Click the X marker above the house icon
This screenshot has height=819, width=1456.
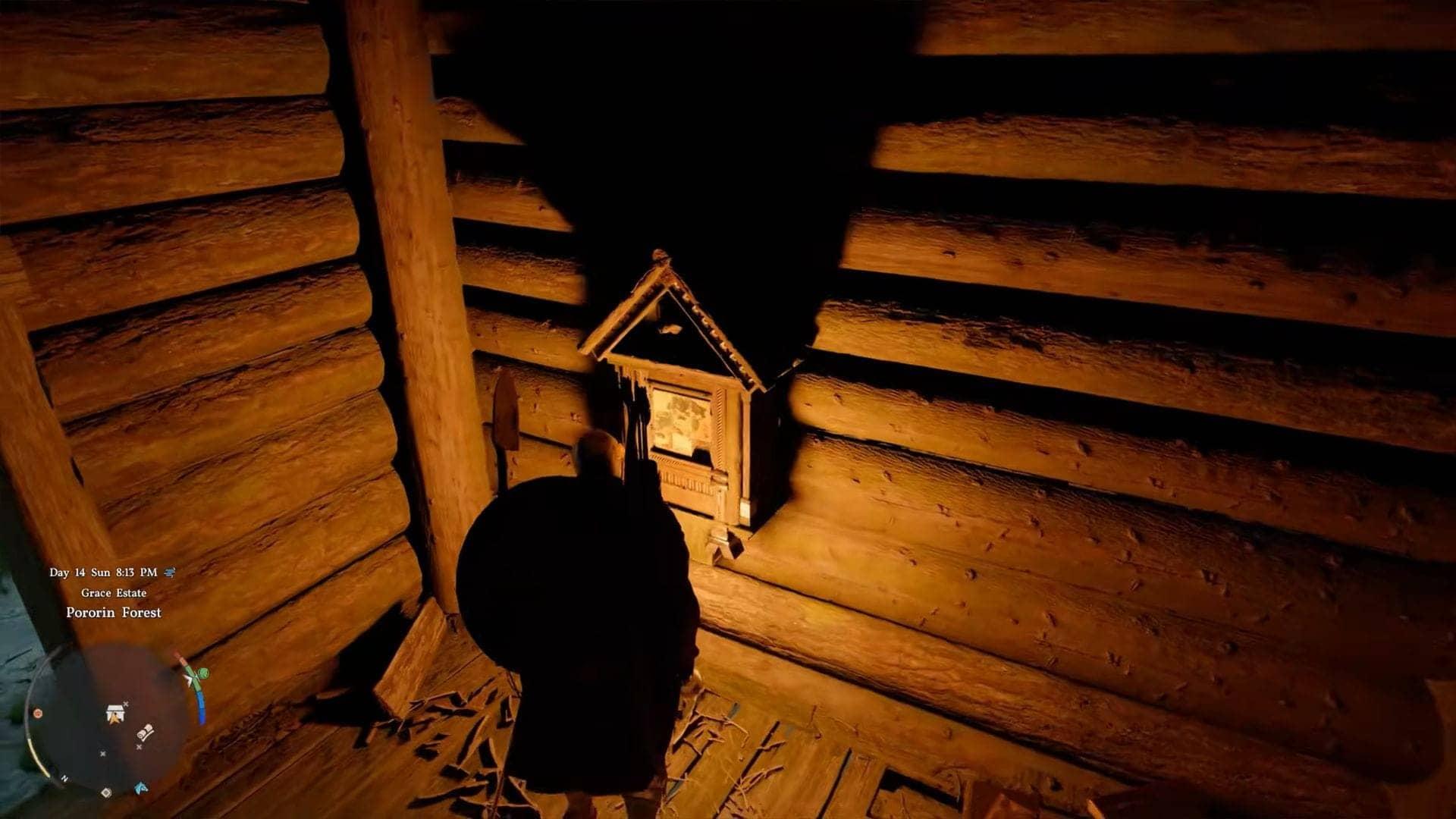point(125,704)
